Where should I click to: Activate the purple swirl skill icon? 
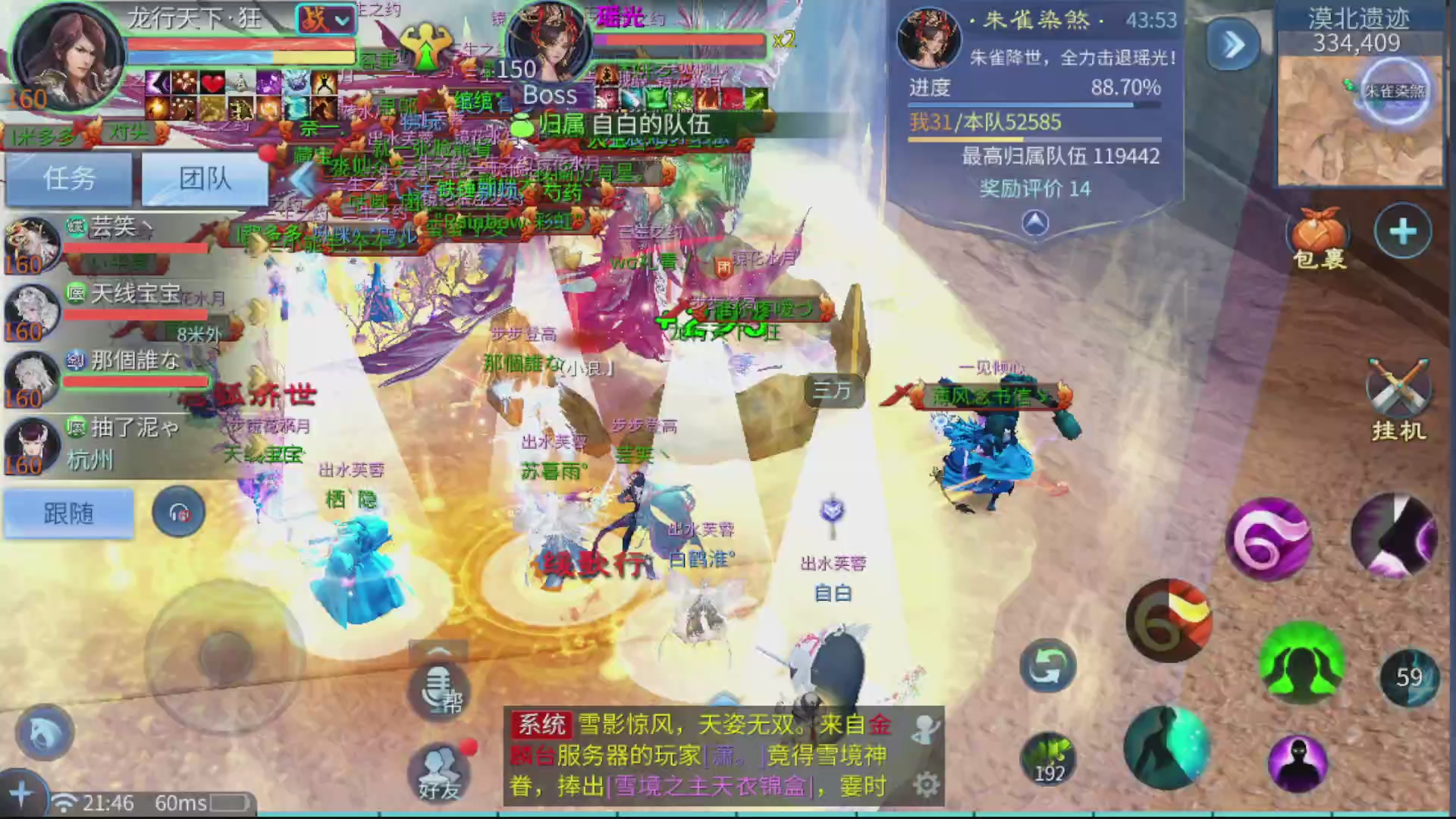coord(1269,538)
